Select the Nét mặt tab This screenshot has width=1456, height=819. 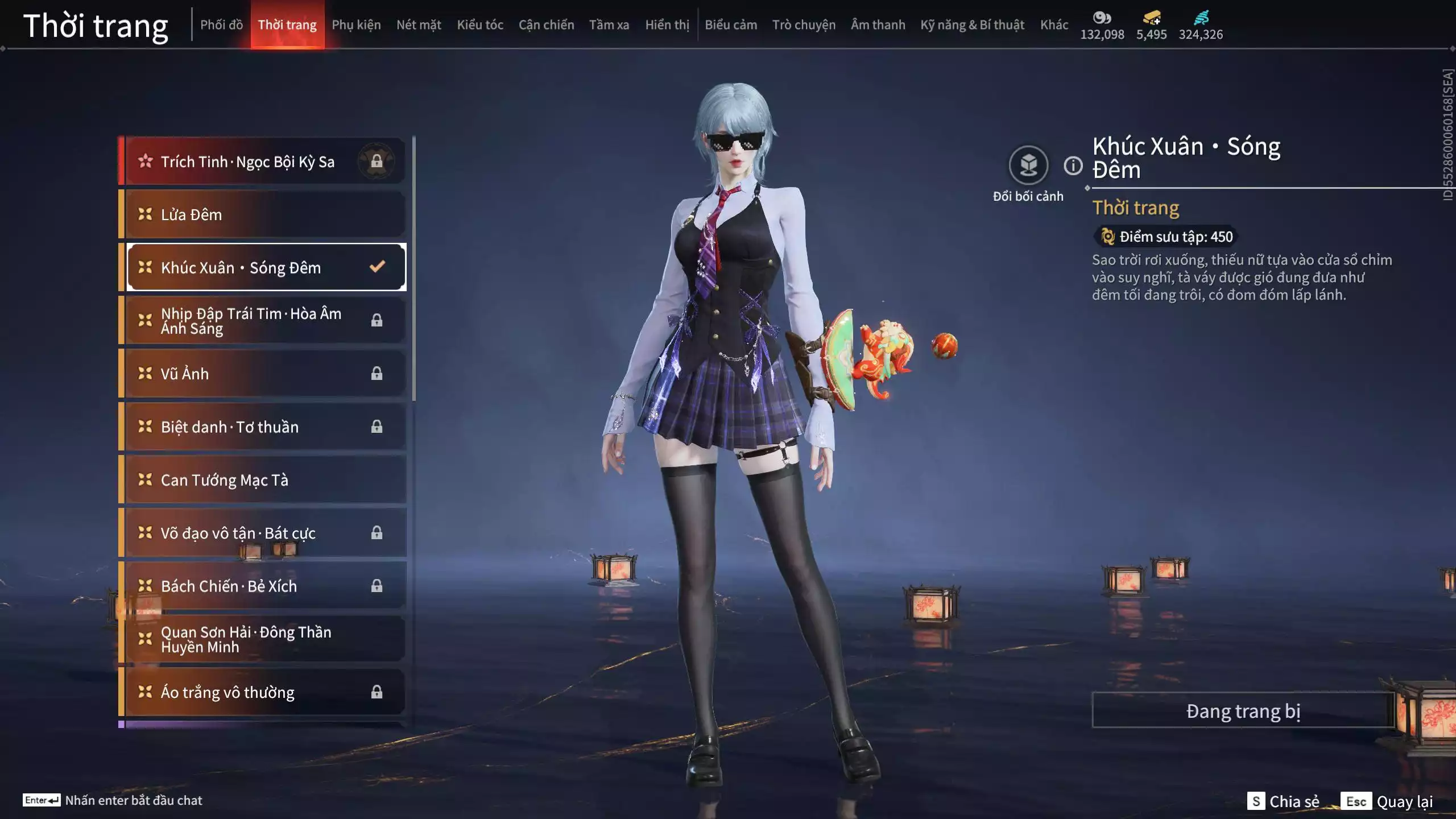pyautogui.click(x=419, y=25)
